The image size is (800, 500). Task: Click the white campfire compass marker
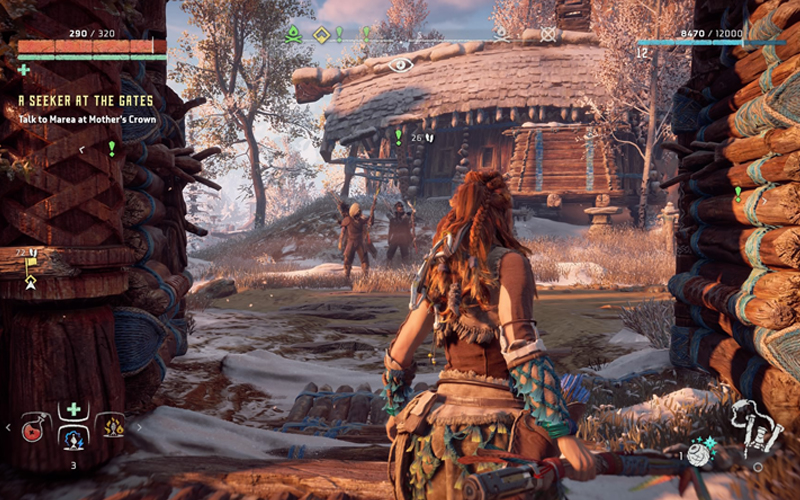coord(501,34)
